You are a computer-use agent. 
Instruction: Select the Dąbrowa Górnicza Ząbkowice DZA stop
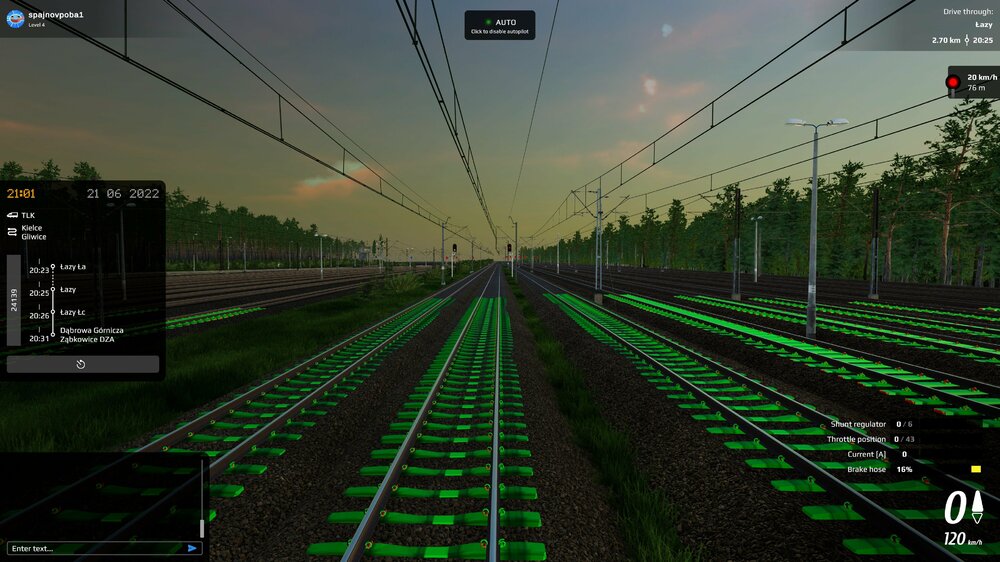point(91,334)
